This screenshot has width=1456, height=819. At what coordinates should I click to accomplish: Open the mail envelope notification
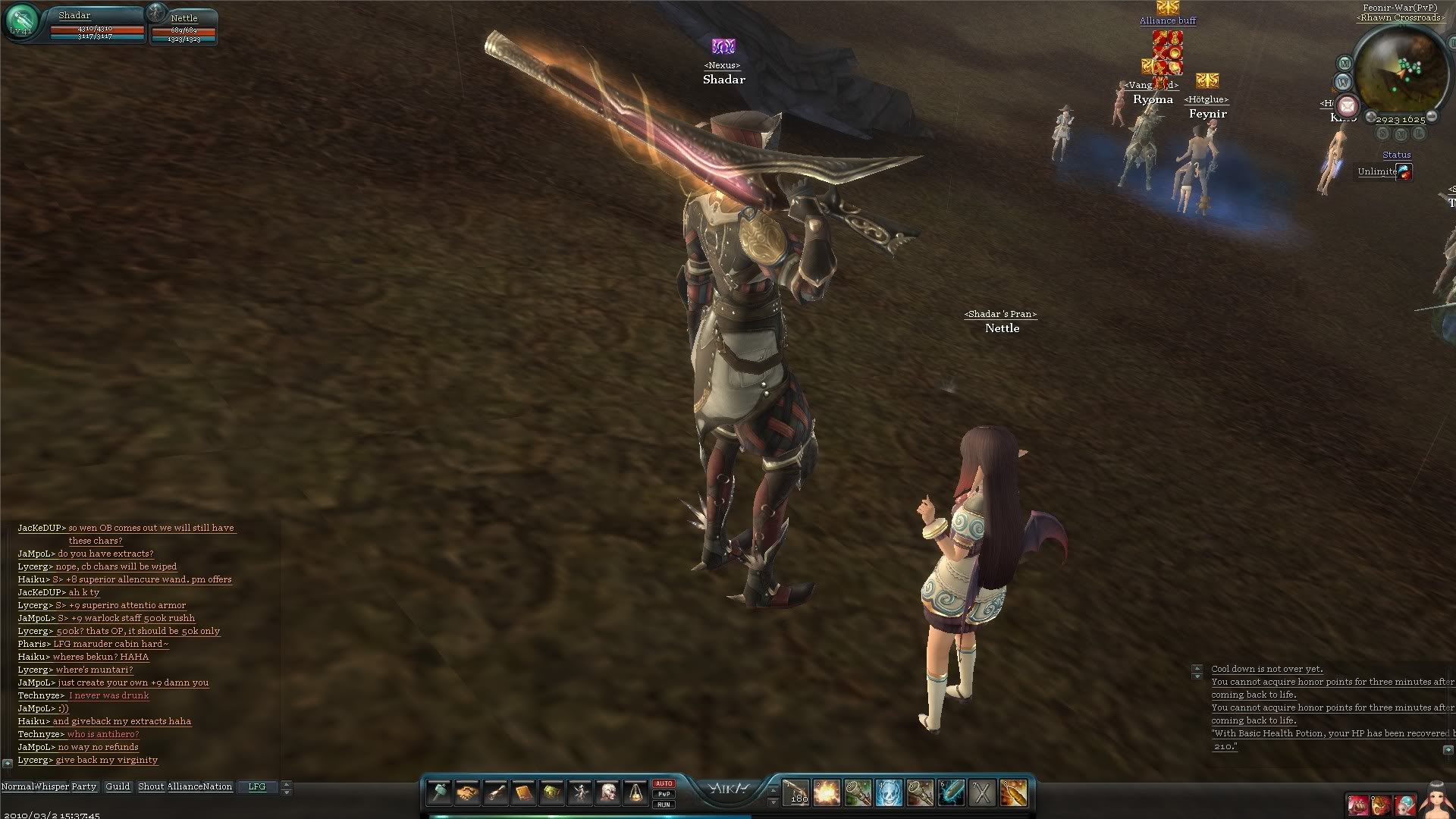(x=1348, y=105)
